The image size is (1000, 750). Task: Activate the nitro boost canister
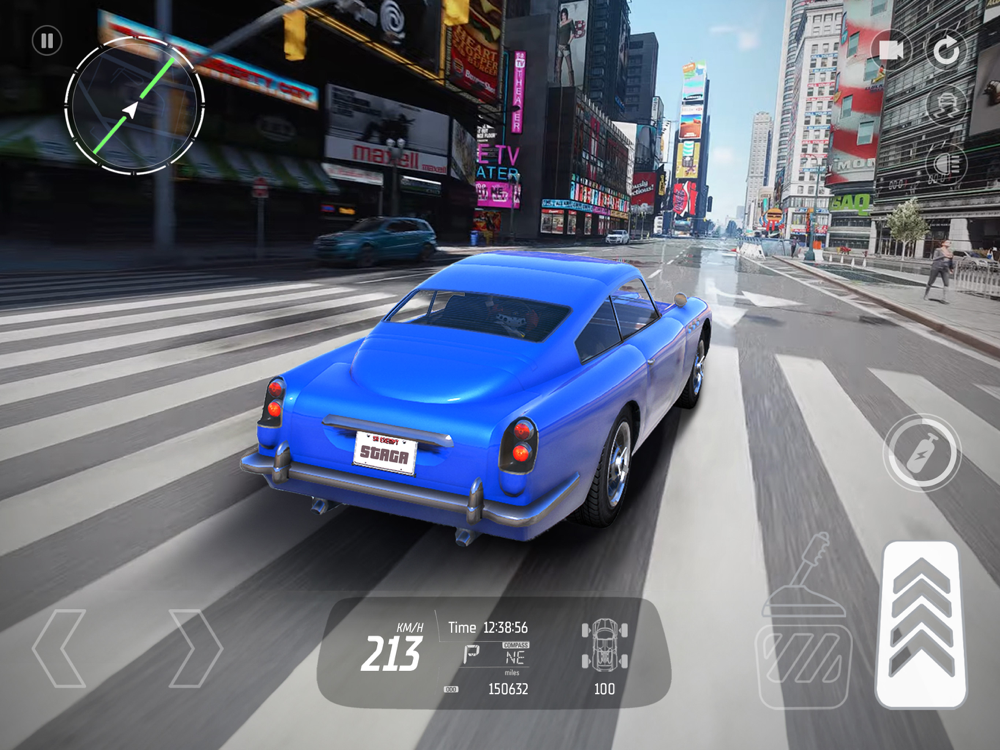(921, 452)
